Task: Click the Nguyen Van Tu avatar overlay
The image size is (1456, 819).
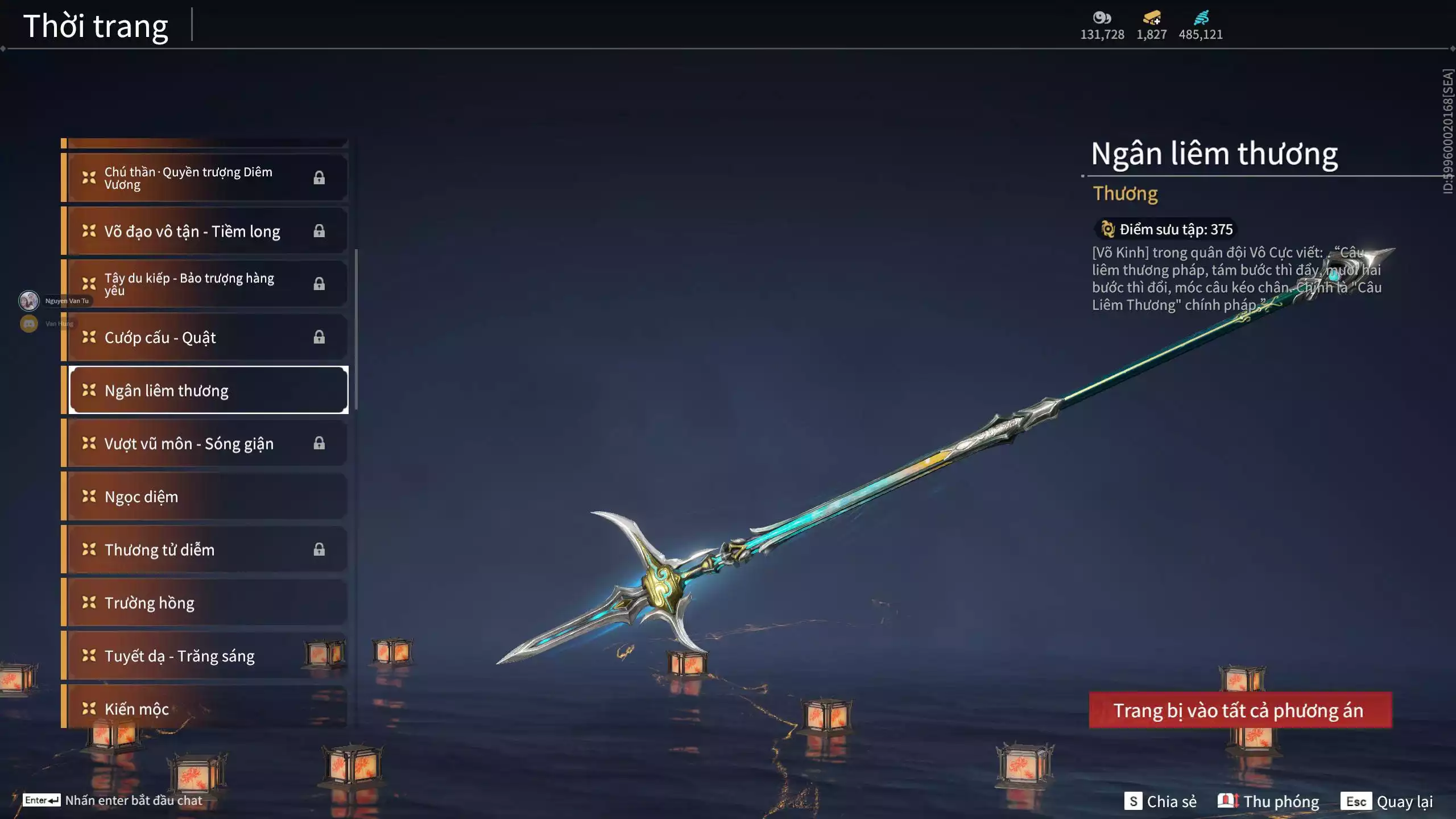Action: (29, 300)
